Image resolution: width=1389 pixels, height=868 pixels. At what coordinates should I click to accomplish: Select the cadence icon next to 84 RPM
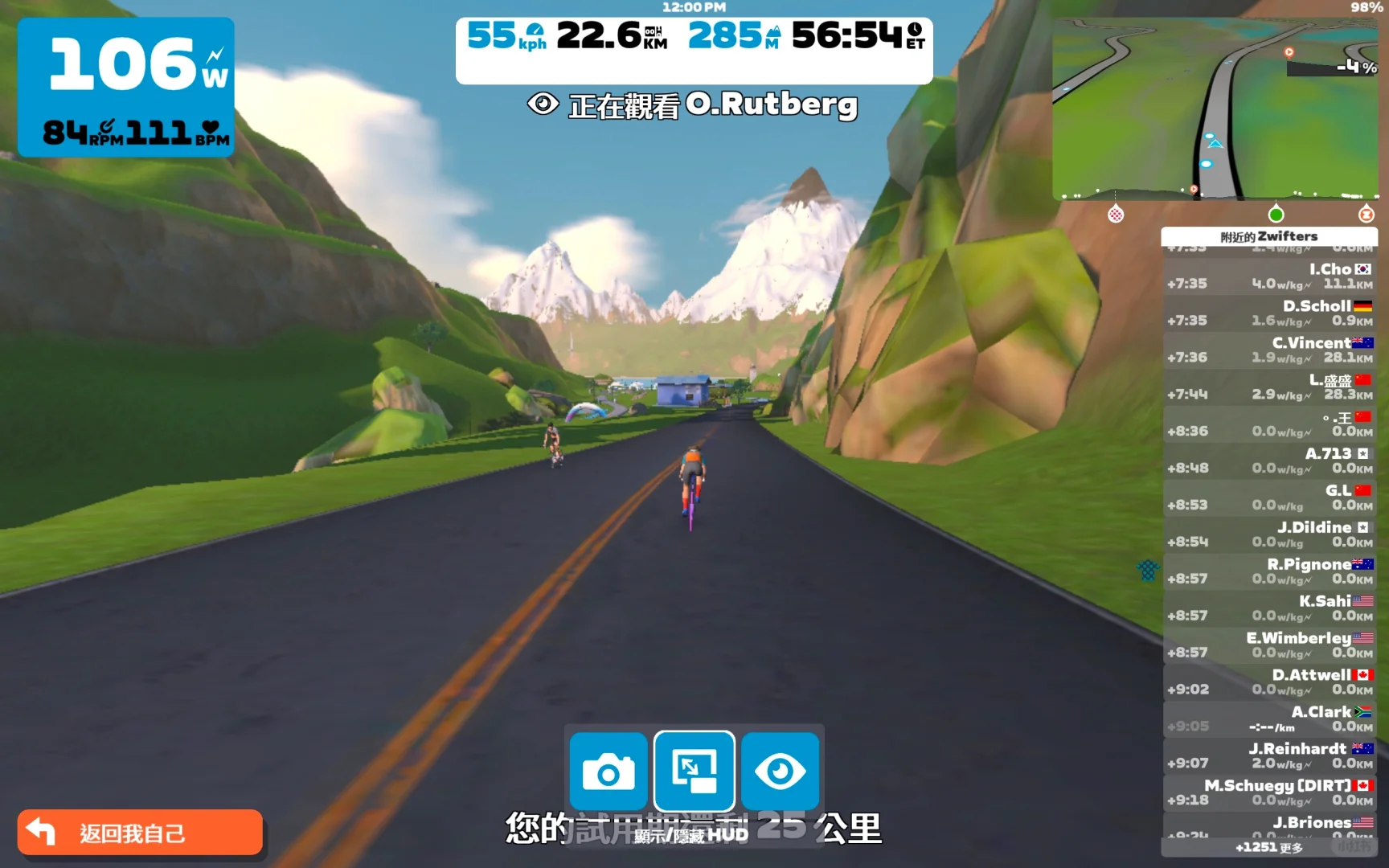click(104, 129)
